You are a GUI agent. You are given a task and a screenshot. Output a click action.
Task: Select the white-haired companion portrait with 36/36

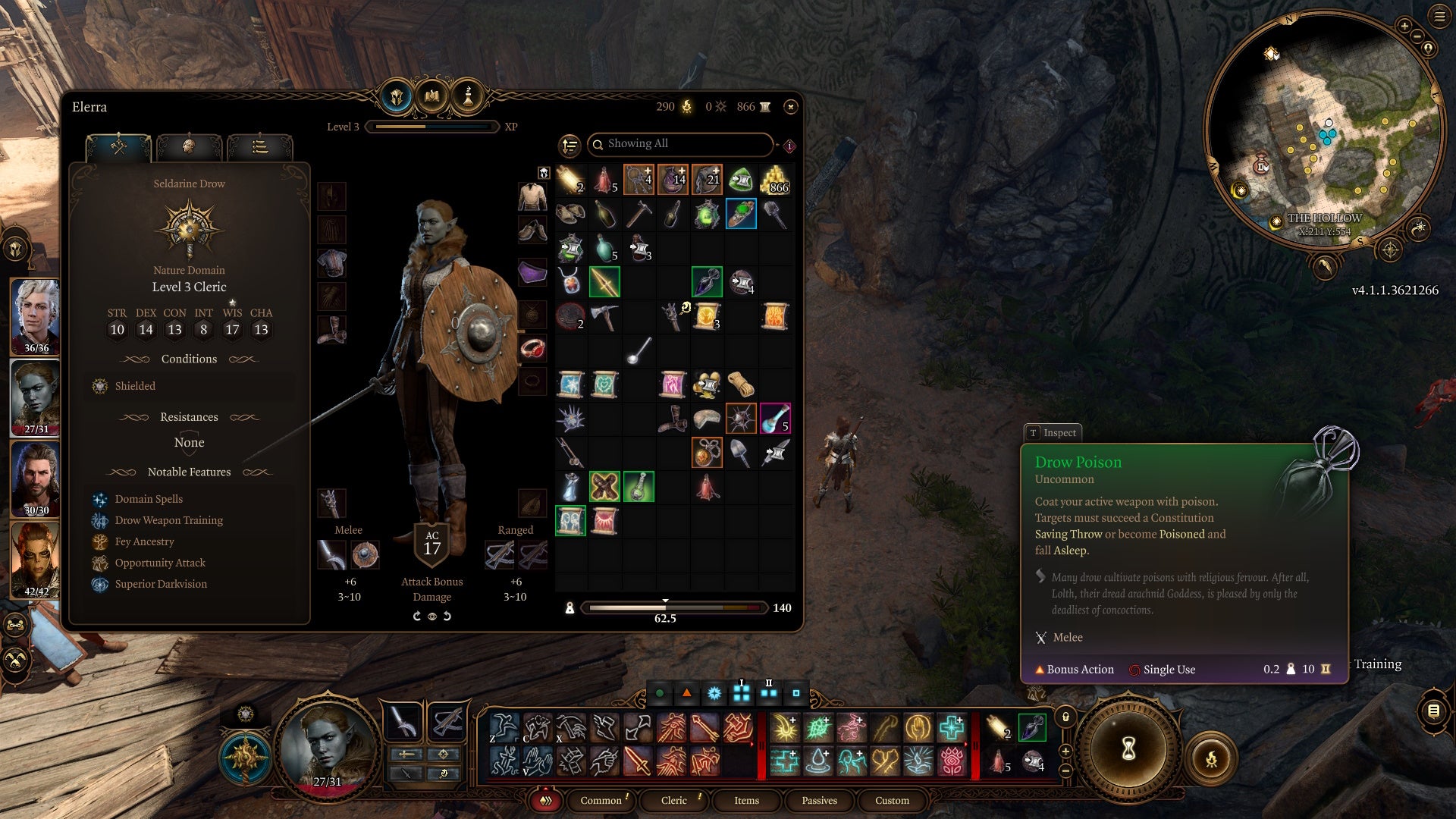tap(36, 315)
